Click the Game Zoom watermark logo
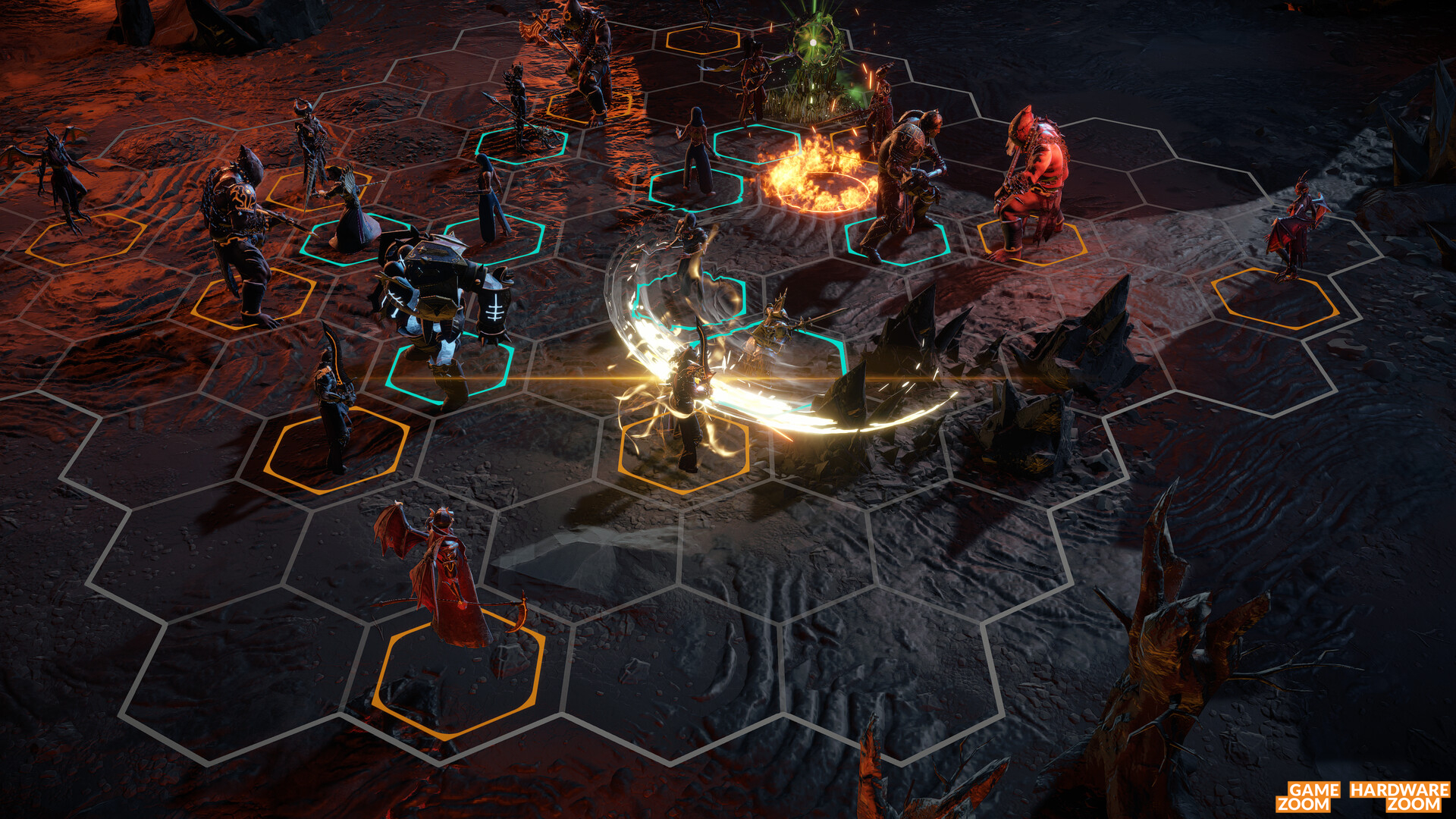Image resolution: width=1456 pixels, height=819 pixels. click(x=1304, y=796)
